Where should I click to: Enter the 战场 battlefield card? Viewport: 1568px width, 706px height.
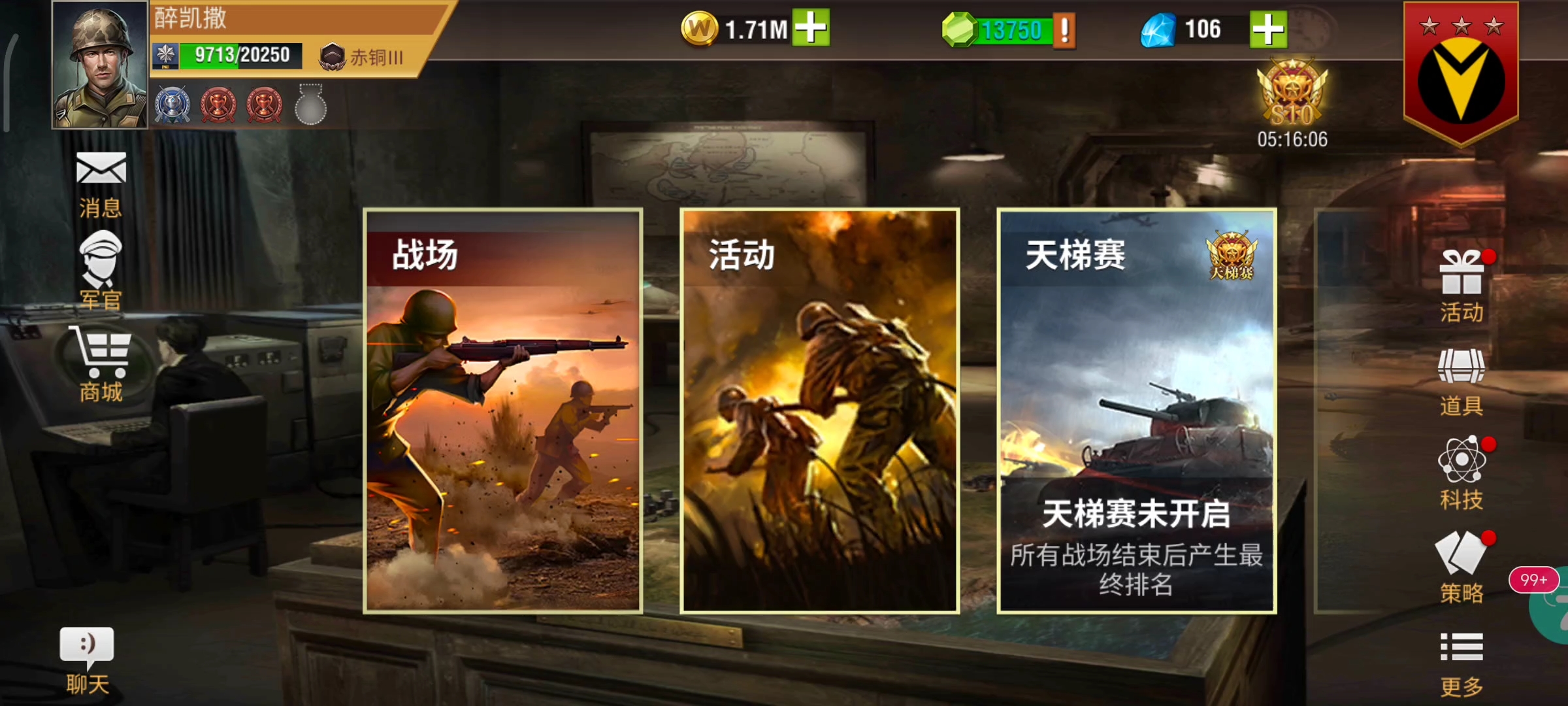(x=503, y=412)
